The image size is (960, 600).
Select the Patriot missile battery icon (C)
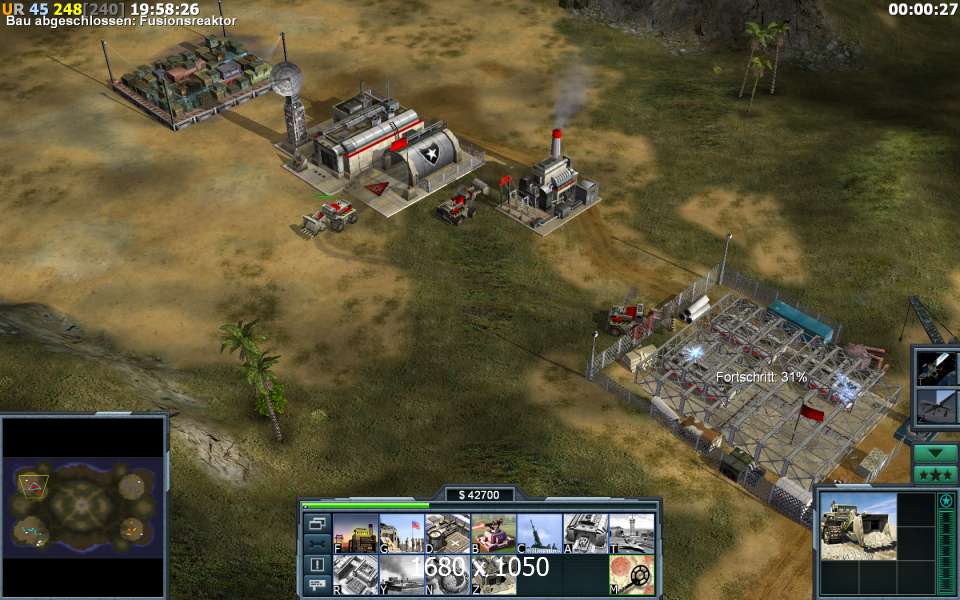(539, 533)
